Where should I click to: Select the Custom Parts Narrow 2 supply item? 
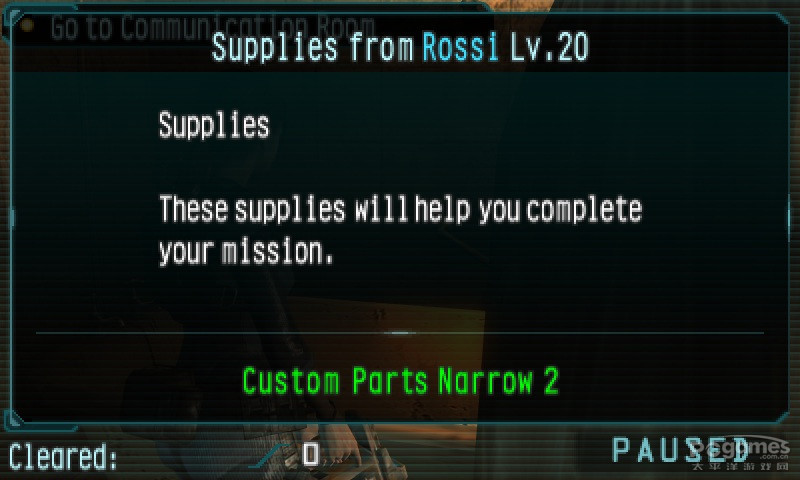(400, 381)
